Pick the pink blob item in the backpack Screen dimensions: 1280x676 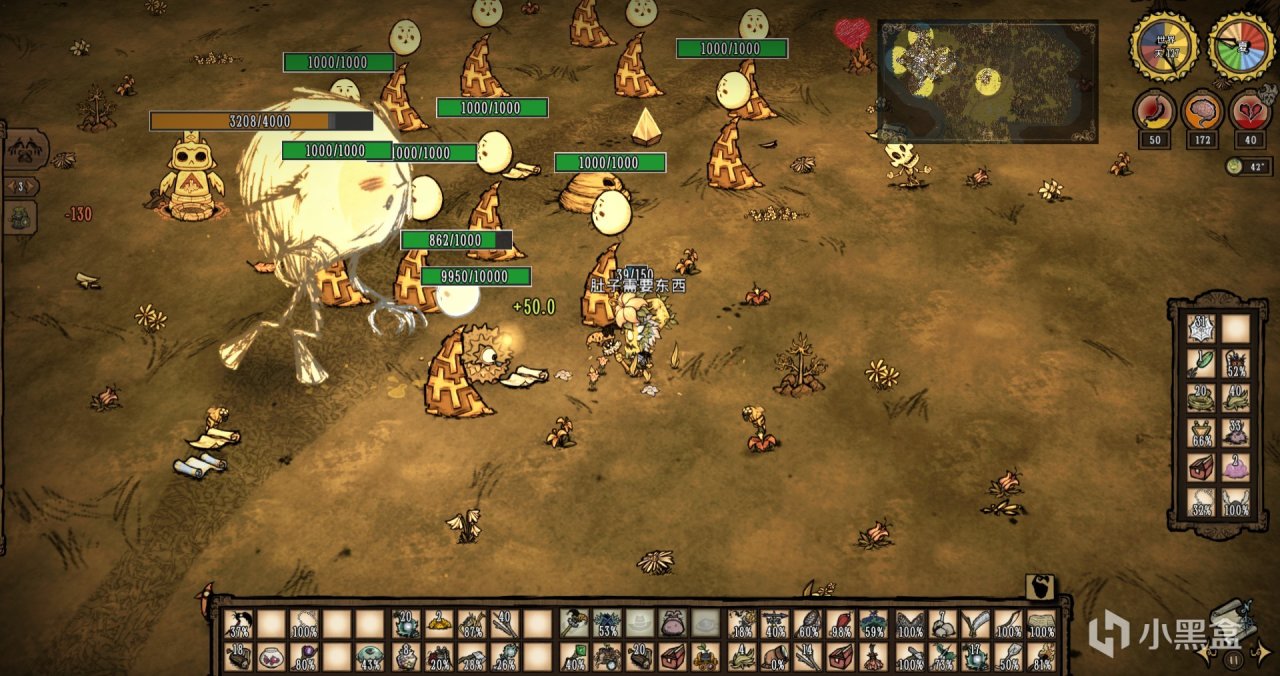(x=1236, y=467)
